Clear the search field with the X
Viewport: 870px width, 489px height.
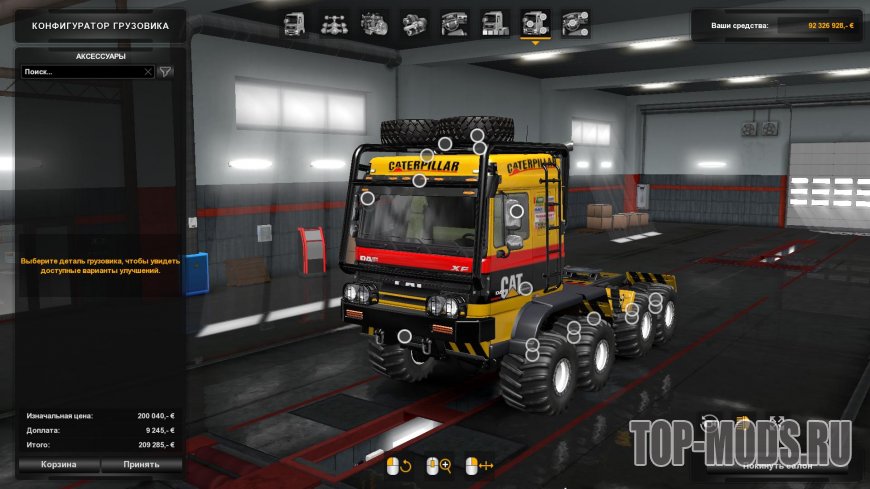coord(148,72)
